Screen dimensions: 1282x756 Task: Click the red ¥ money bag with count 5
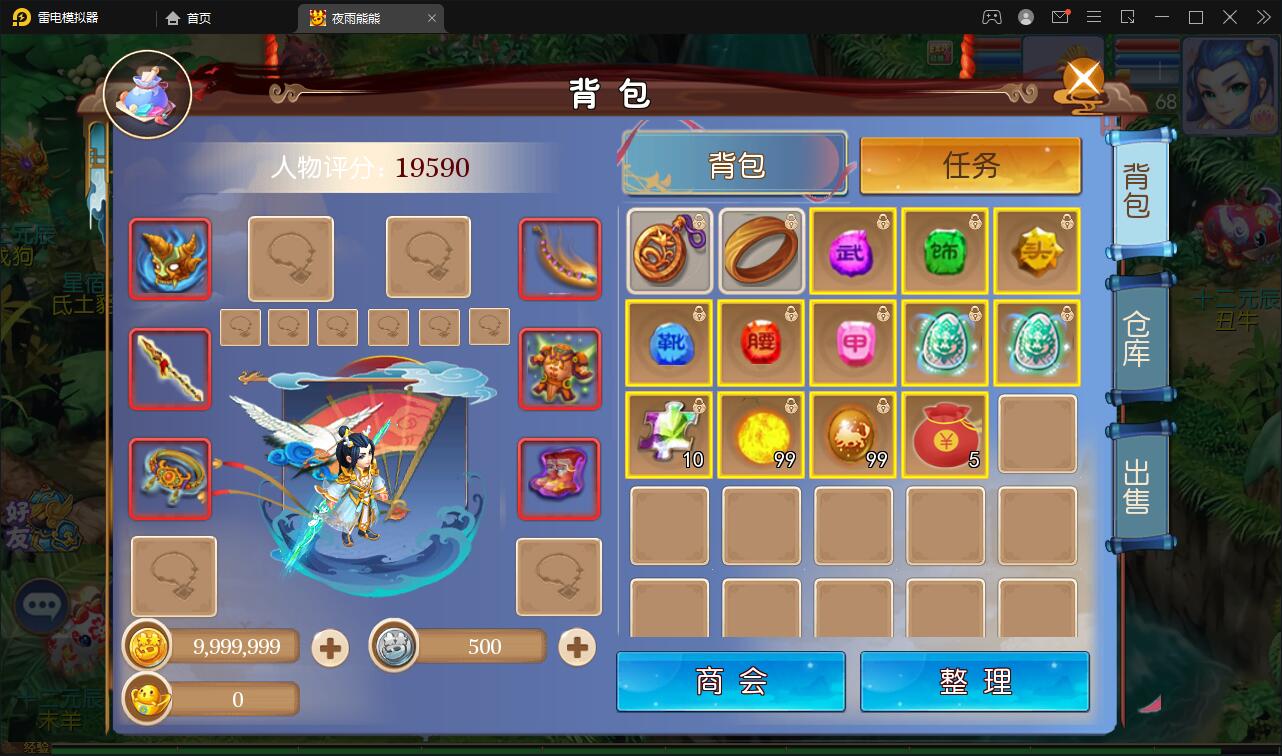(945, 434)
